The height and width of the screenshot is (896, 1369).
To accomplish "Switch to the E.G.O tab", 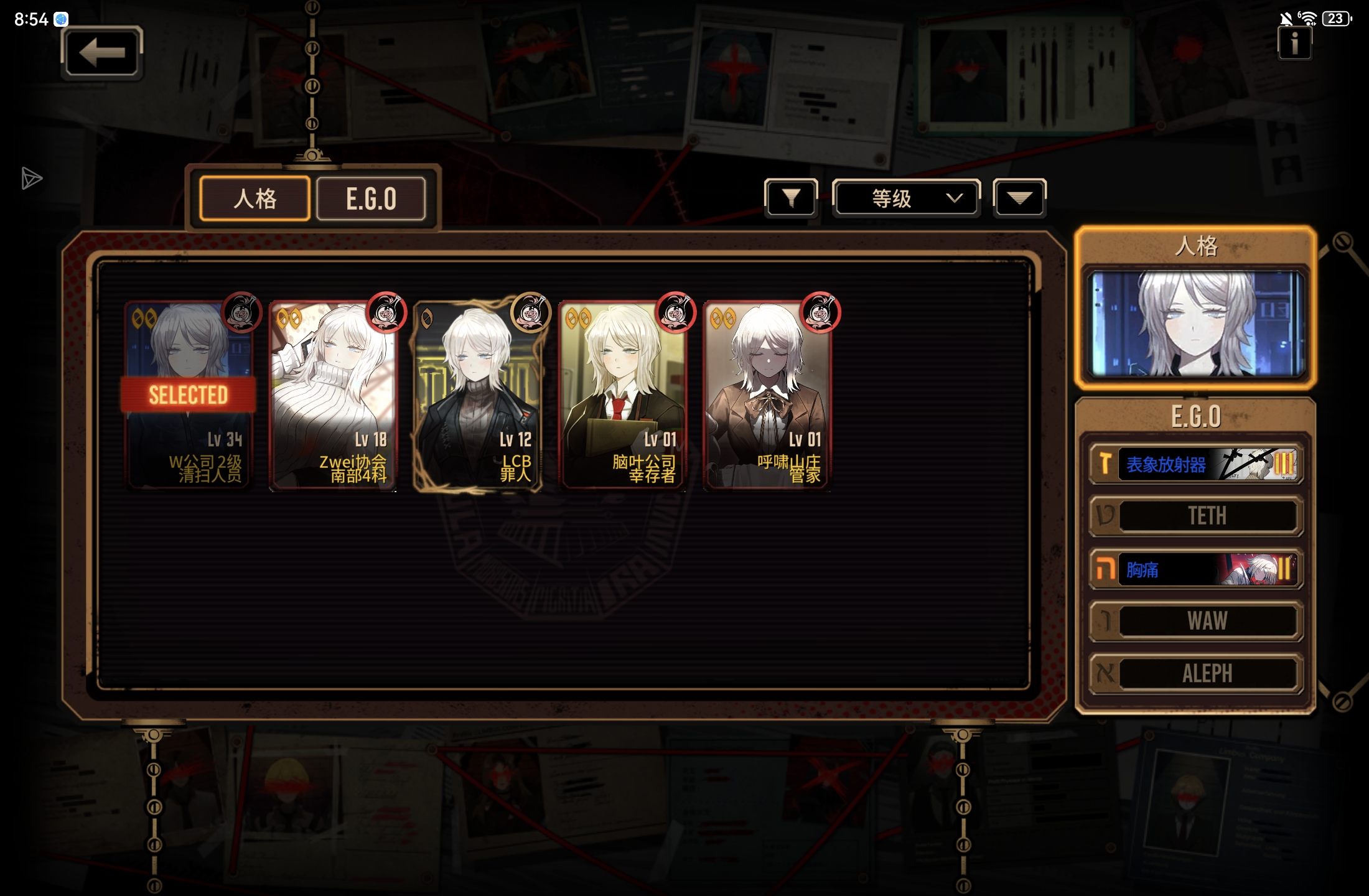I will 371,199.
